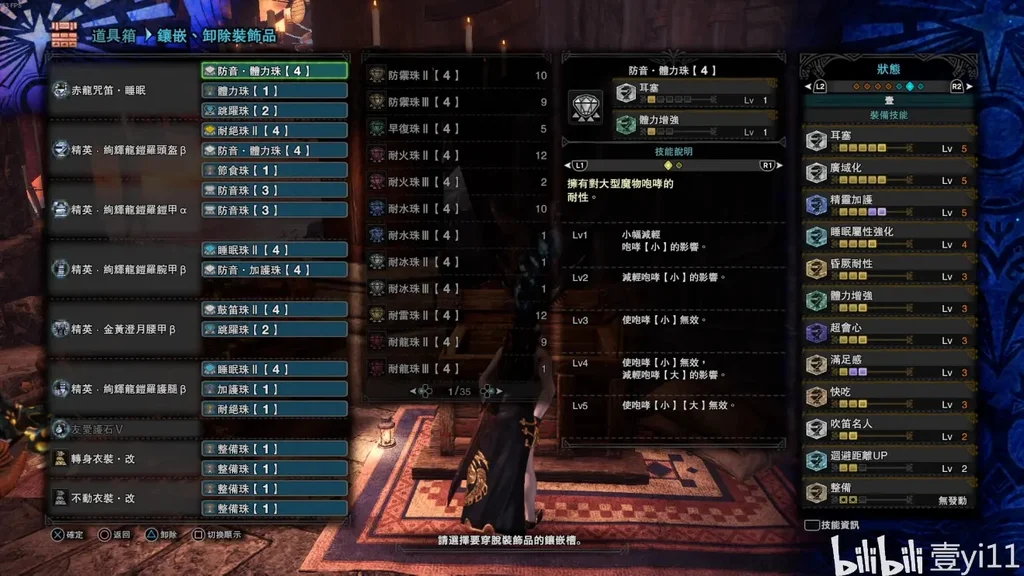Select the 加護珠【1】 decoration slot
The width and height of the screenshot is (1024, 576).
(x=274, y=389)
